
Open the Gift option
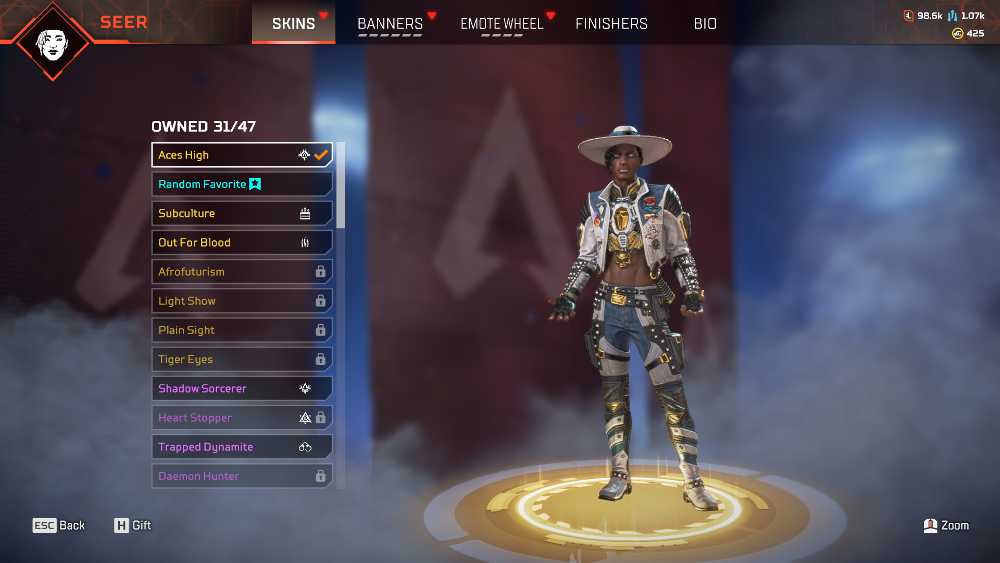[133, 525]
